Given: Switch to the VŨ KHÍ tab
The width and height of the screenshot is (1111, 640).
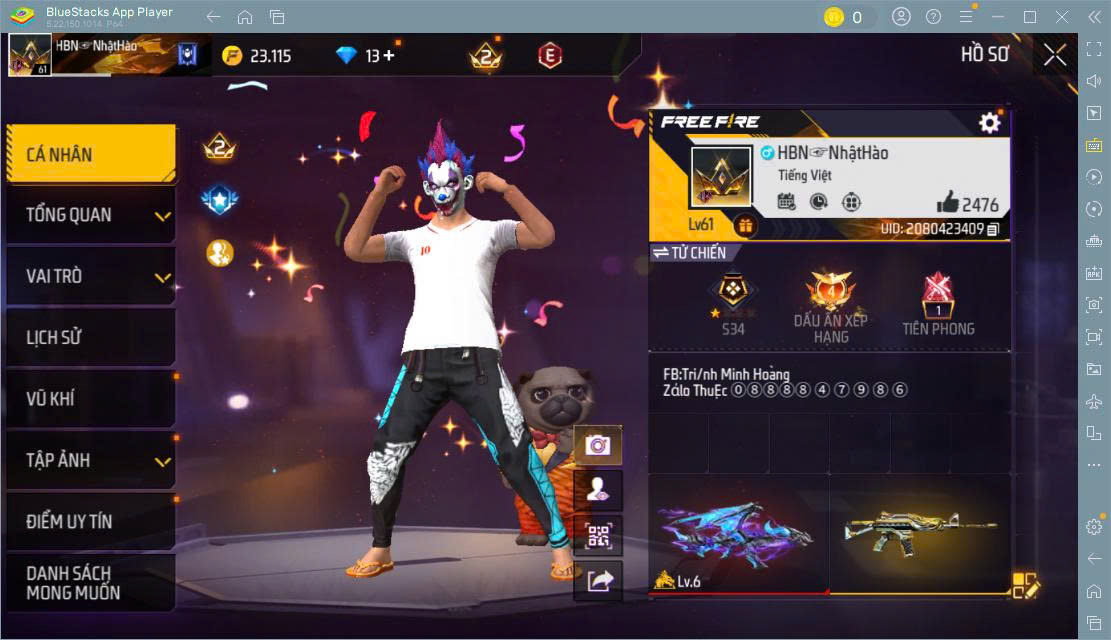Looking at the screenshot, I should point(91,399).
